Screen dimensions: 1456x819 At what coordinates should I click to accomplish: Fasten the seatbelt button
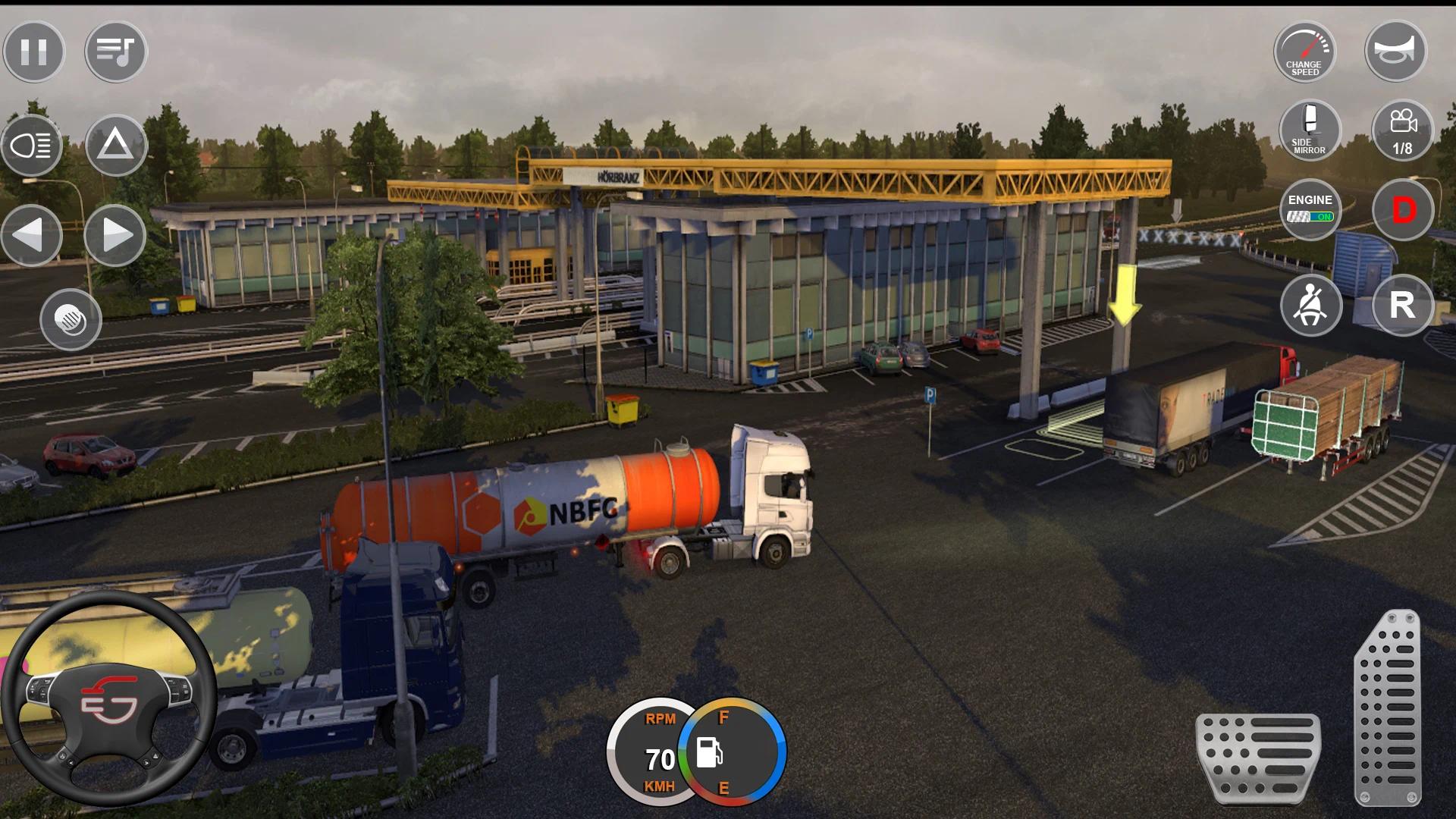(x=1311, y=306)
